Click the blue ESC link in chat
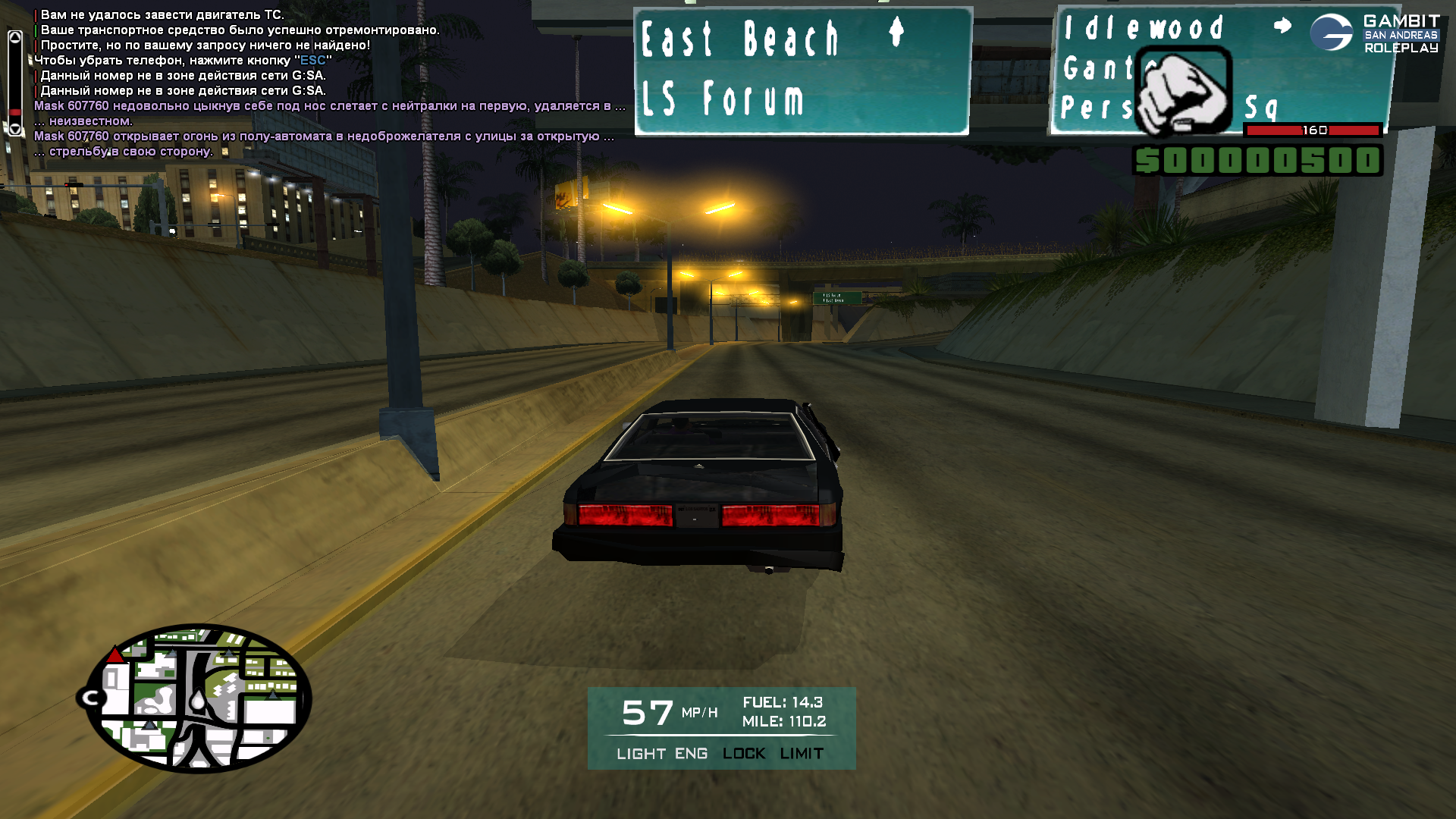The height and width of the screenshot is (819, 1456). (312, 61)
